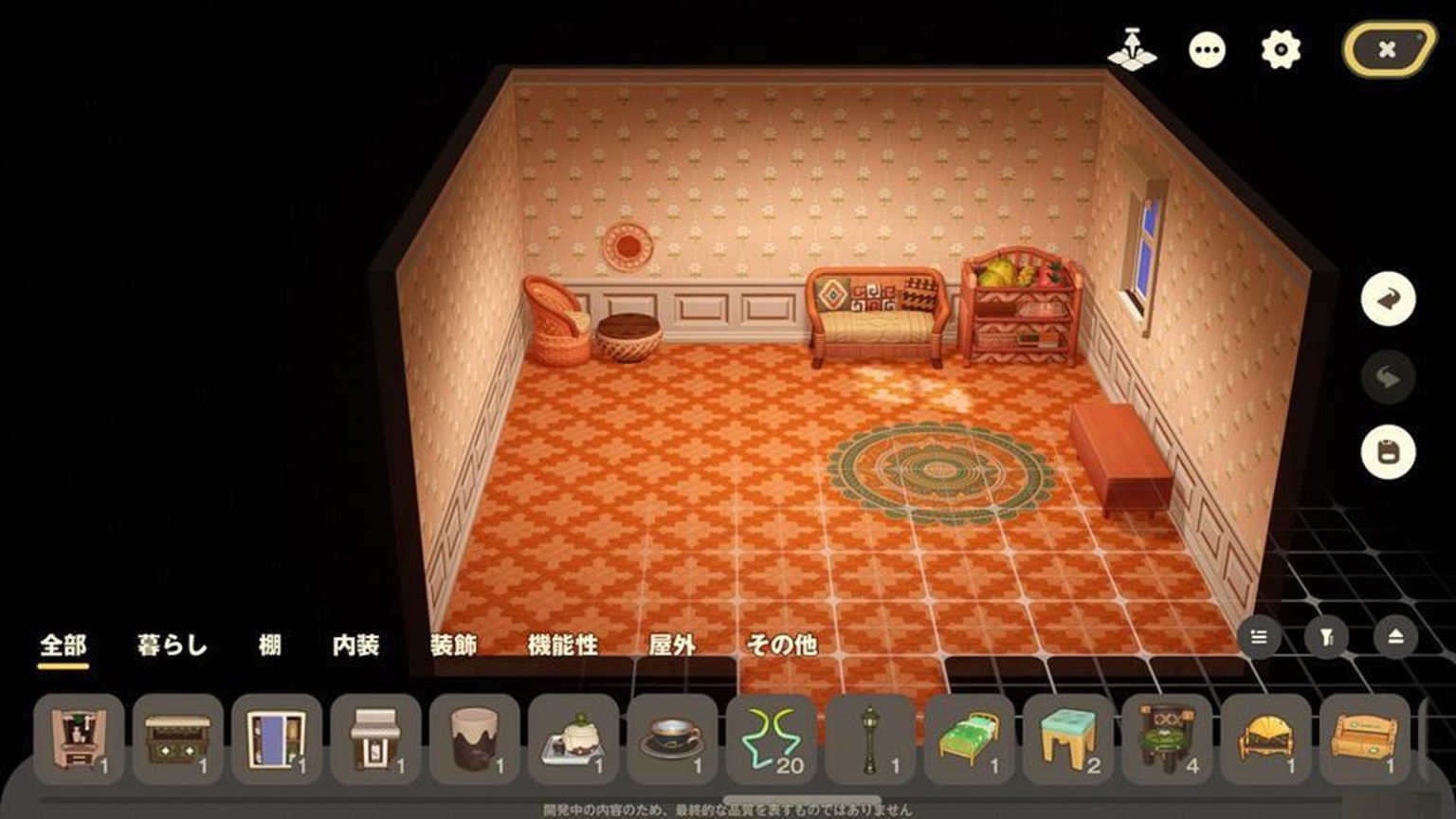Collapse the furniture tray with the eject button

pos(1395,637)
